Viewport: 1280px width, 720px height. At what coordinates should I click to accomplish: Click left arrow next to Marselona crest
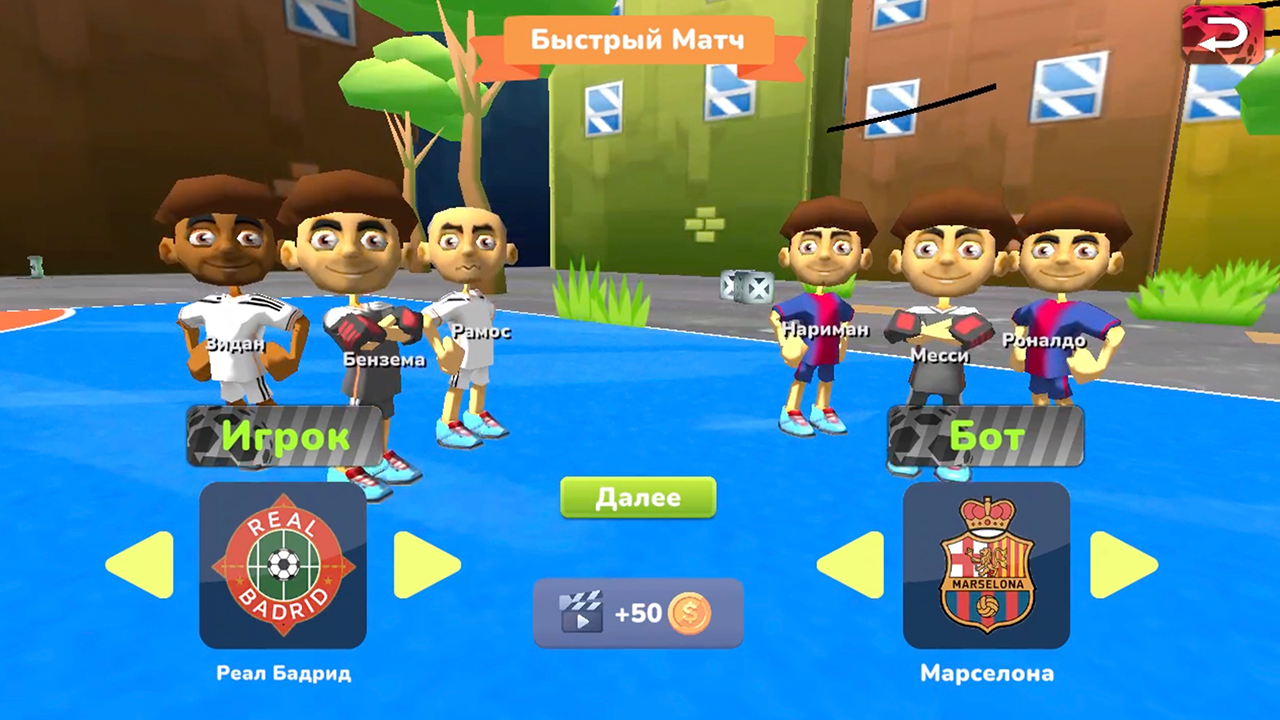[x=849, y=565]
